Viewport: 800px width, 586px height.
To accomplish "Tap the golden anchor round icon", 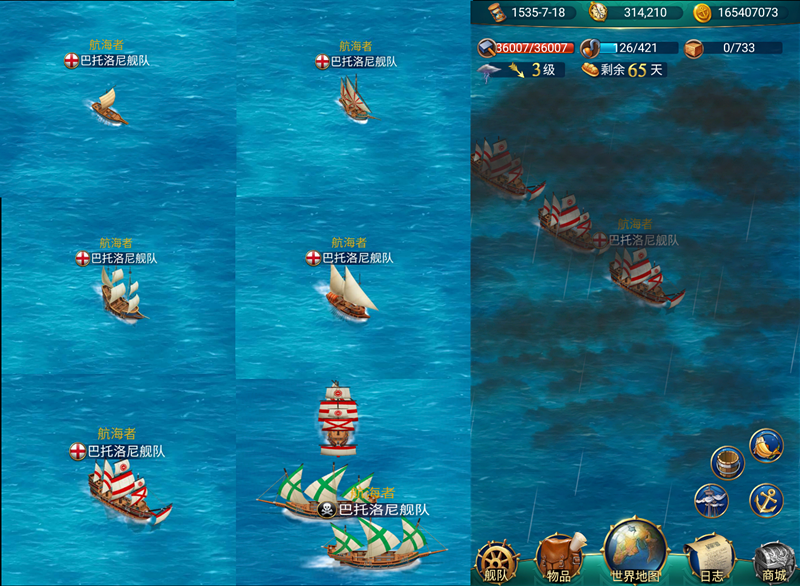I will tap(766, 499).
